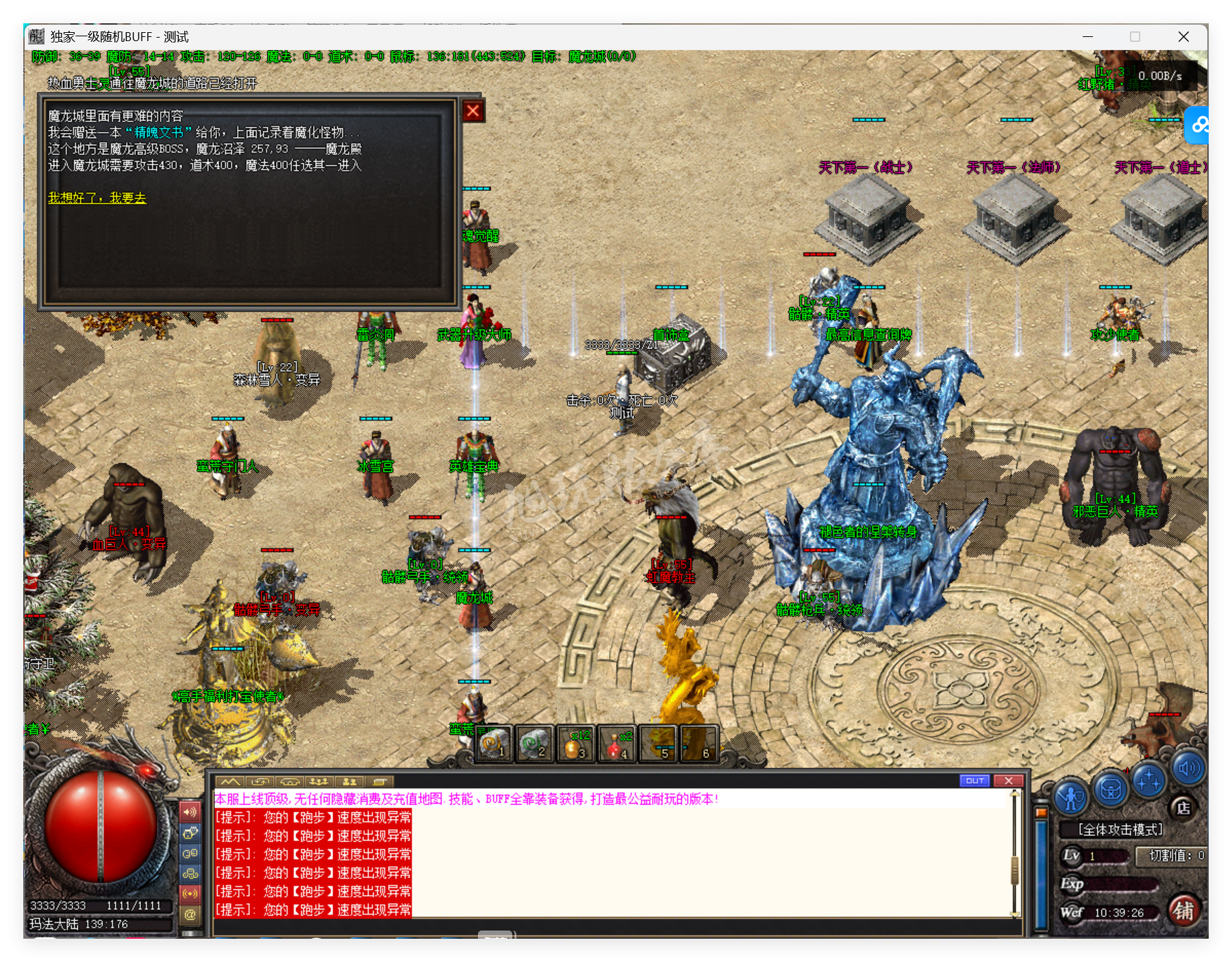Choose the 我想好了，我要去 dialogue option
Screen dimensions: 1232x962
[97, 198]
